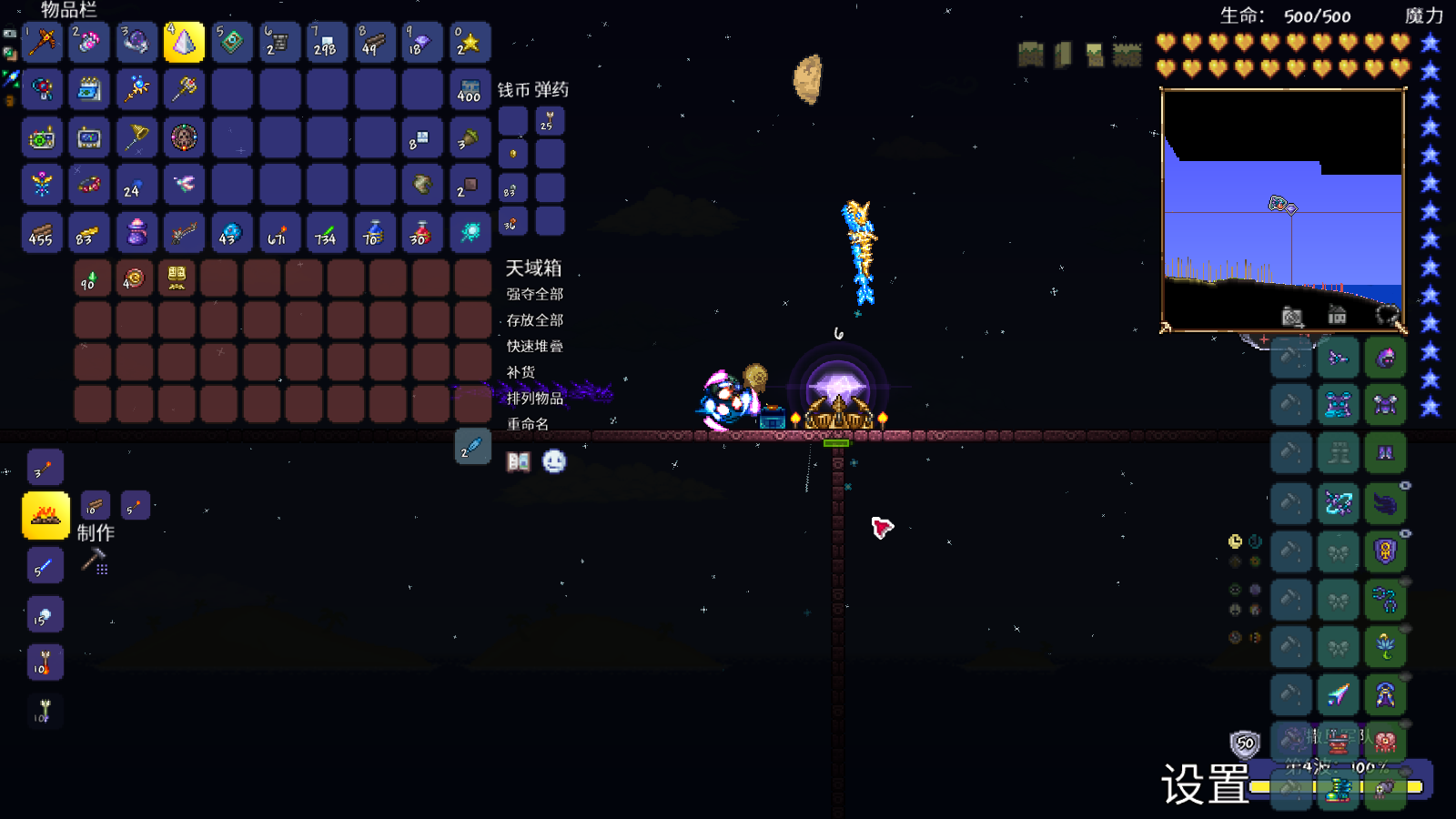
Task: Activate 快速堆叠 quick stack
Action: 535,346
